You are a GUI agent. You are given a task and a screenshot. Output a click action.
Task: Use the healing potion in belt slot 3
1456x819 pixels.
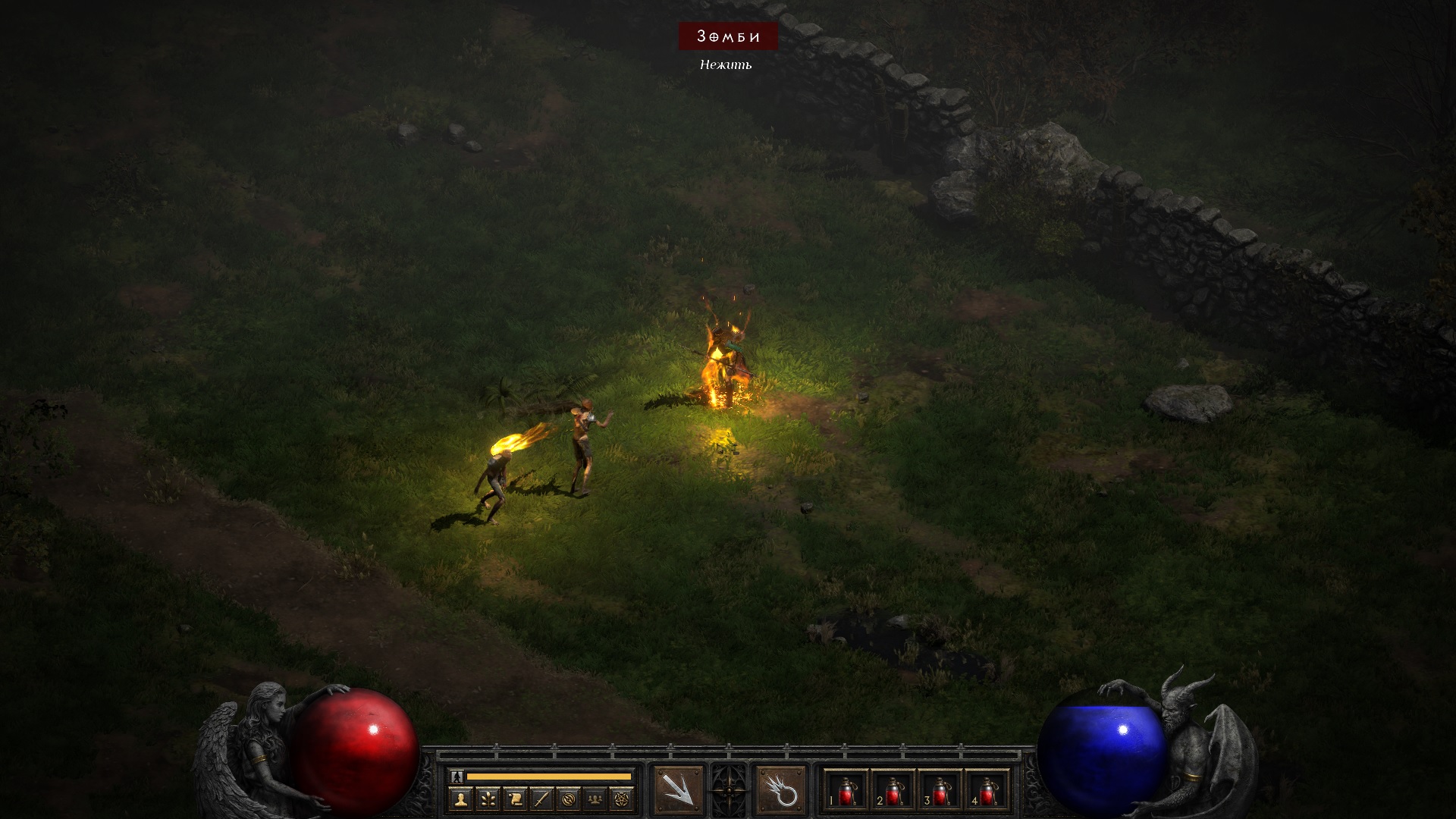940,791
